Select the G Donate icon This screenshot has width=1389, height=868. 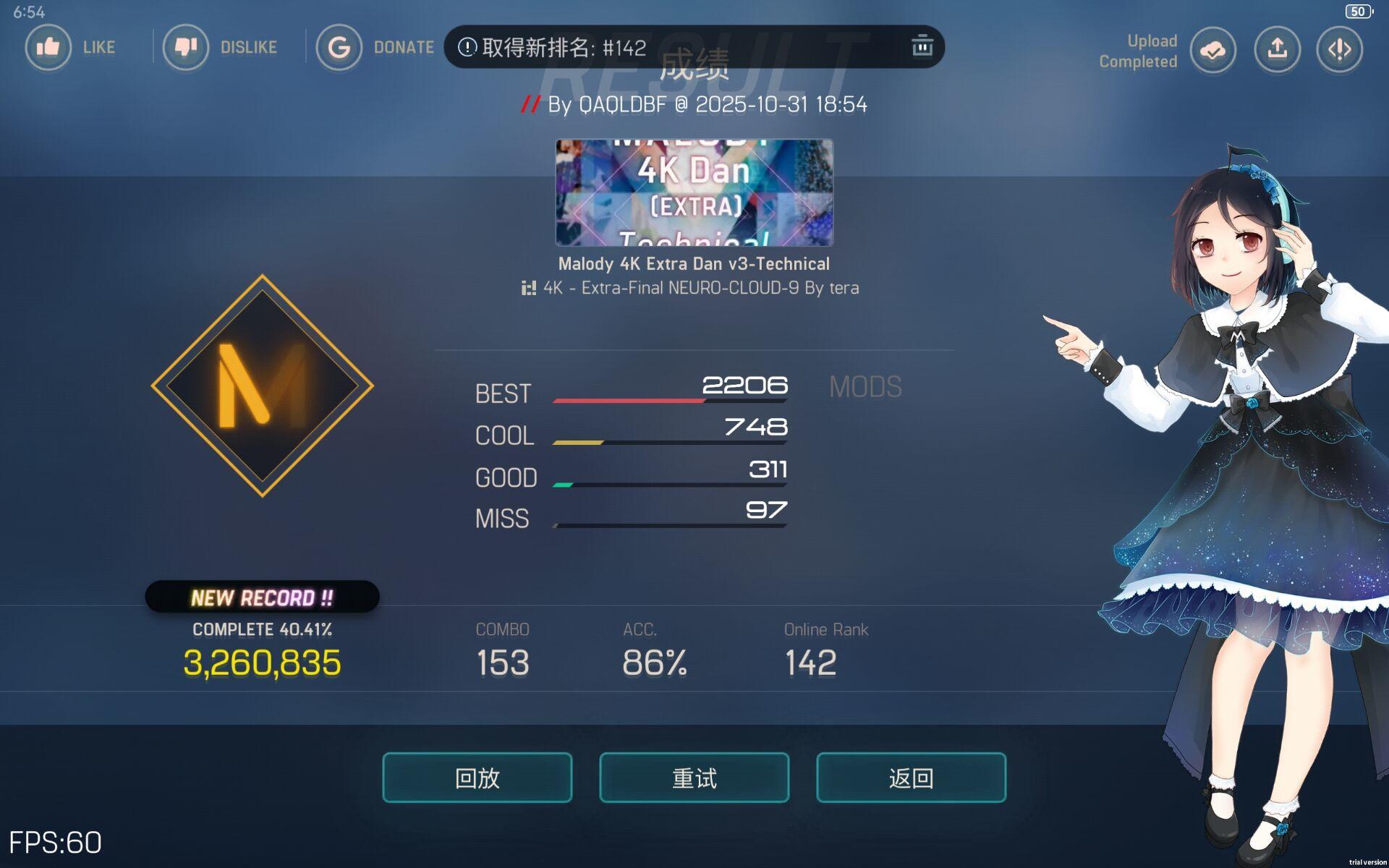339,48
